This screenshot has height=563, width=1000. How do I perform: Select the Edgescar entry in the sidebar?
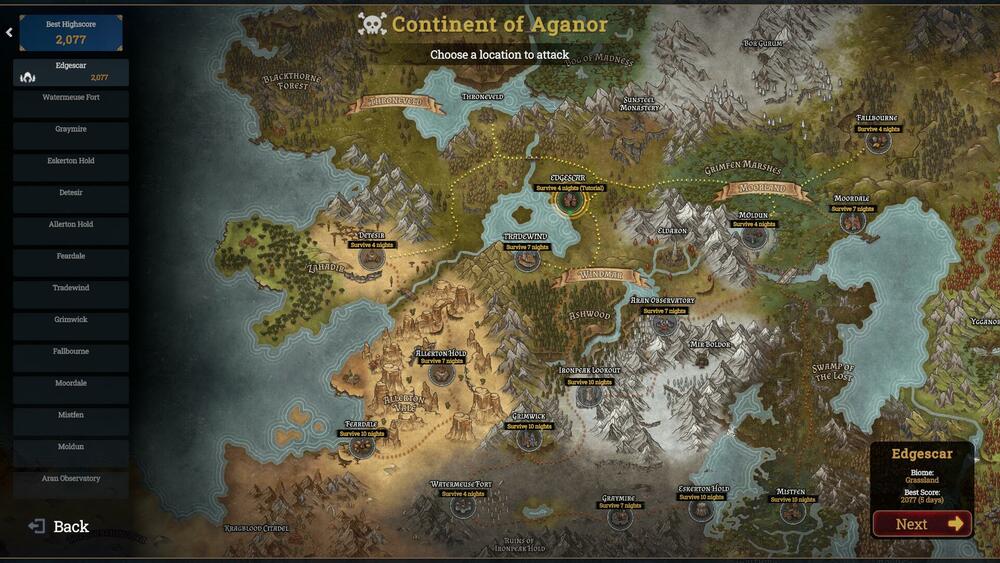(x=71, y=72)
